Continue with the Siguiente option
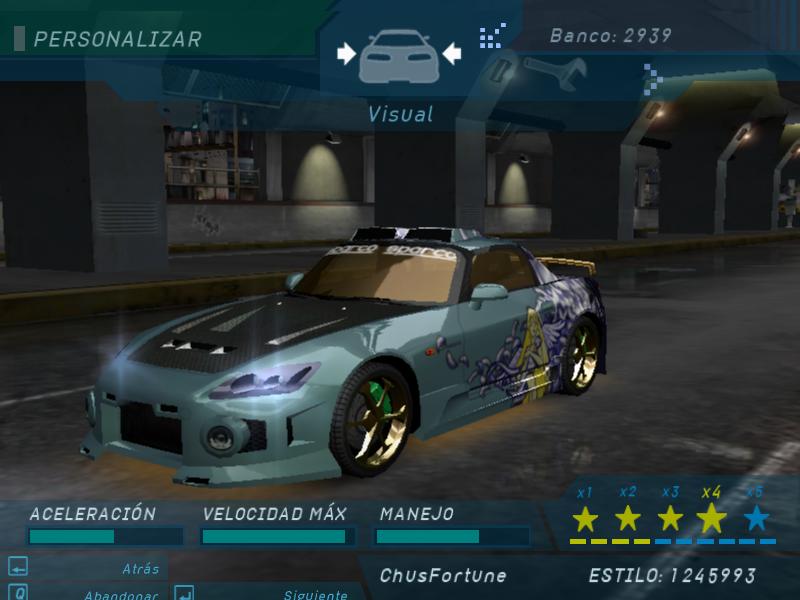Image resolution: width=800 pixels, height=600 pixels. coord(315,593)
